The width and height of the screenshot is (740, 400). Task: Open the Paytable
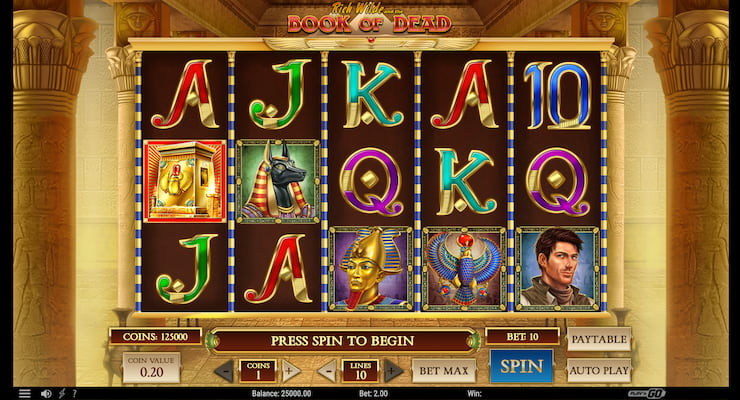pyautogui.click(x=598, y=339)
